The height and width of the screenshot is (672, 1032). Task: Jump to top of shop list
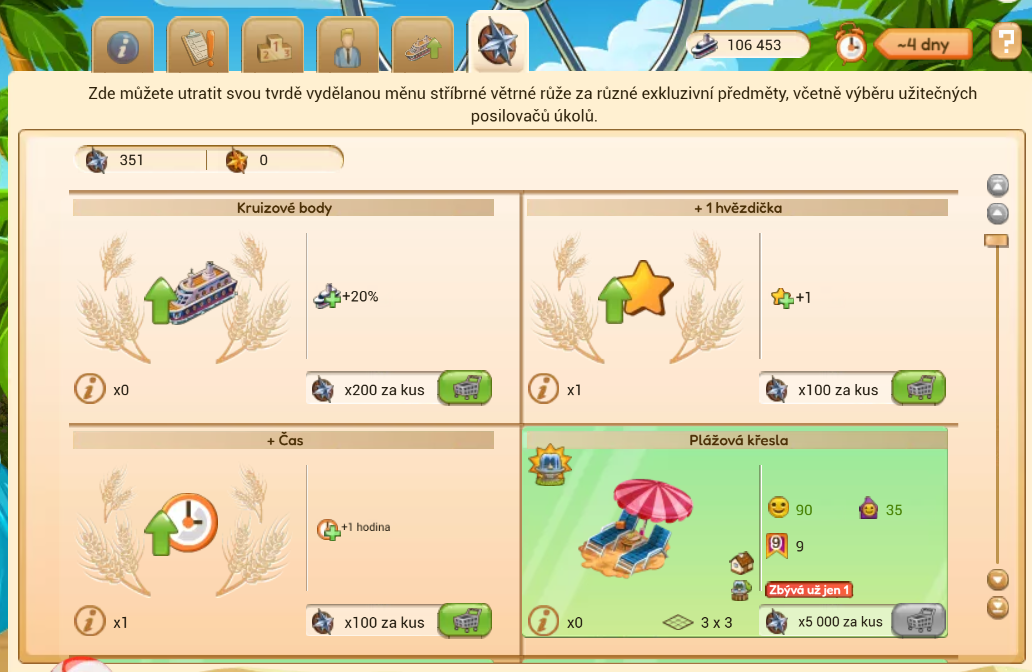998,185
